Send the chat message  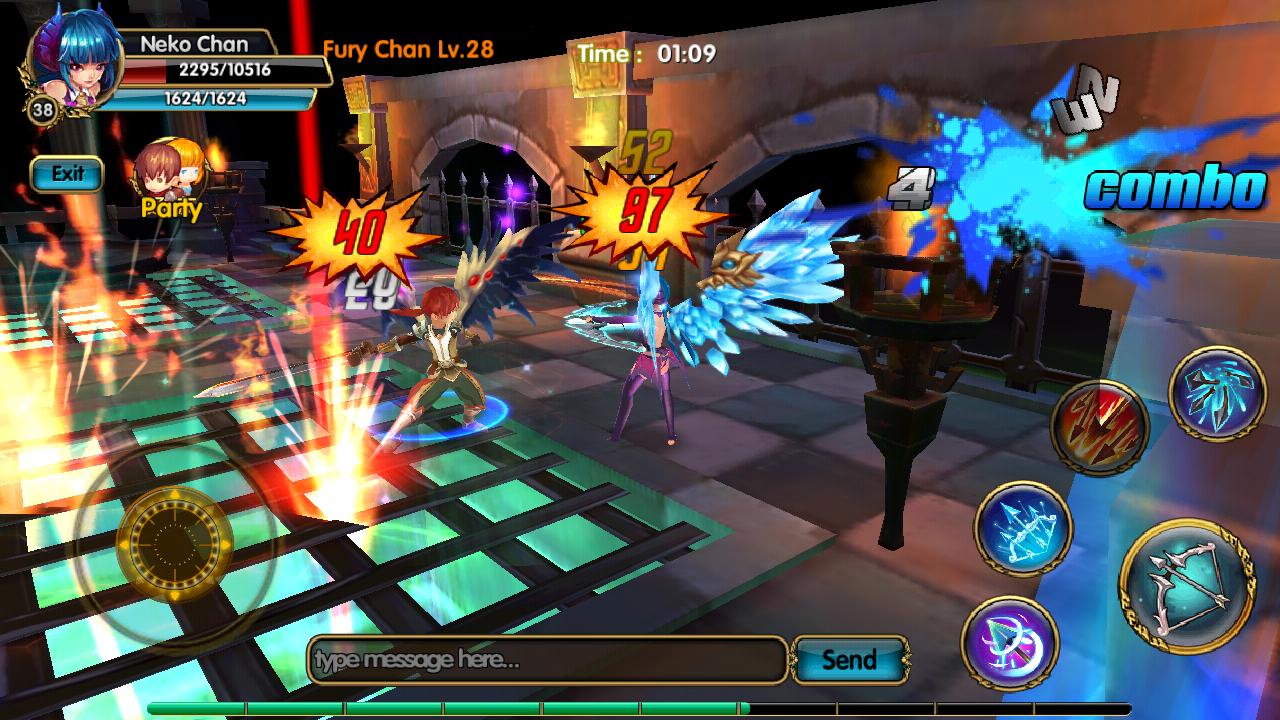[849, 660]
